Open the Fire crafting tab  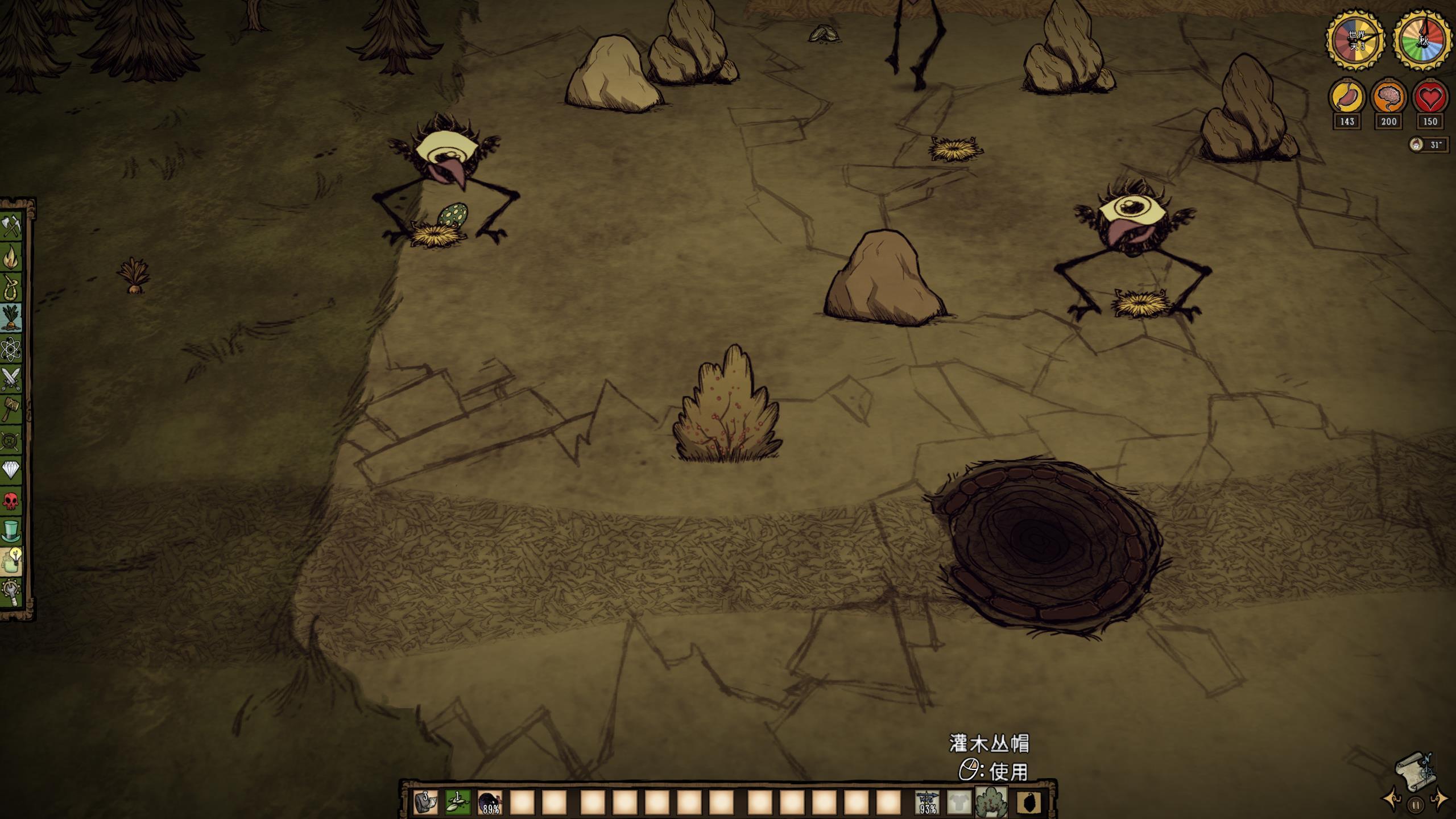tap(11, 257)
